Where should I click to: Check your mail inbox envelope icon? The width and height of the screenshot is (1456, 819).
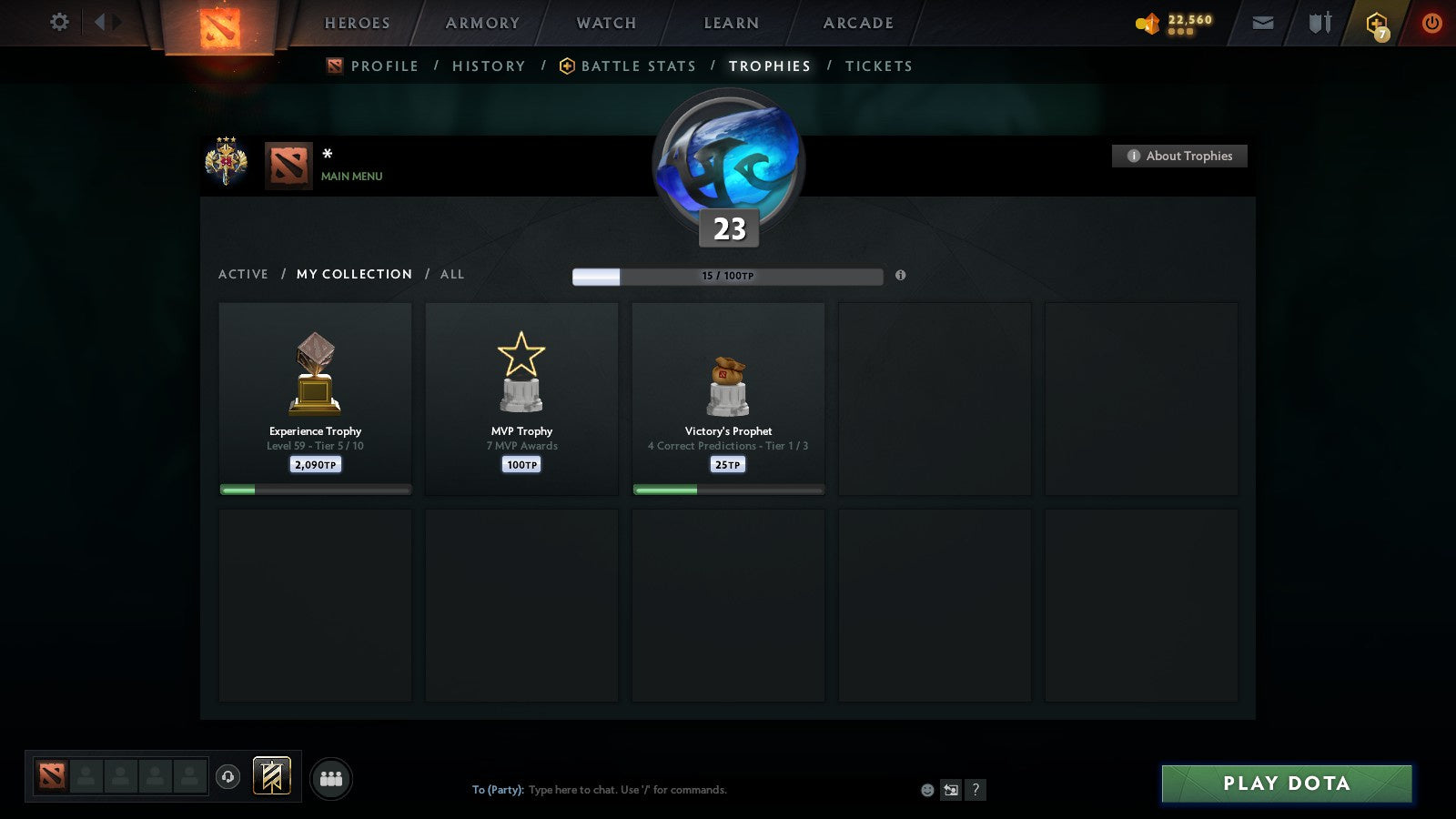tap(1263, 23)
